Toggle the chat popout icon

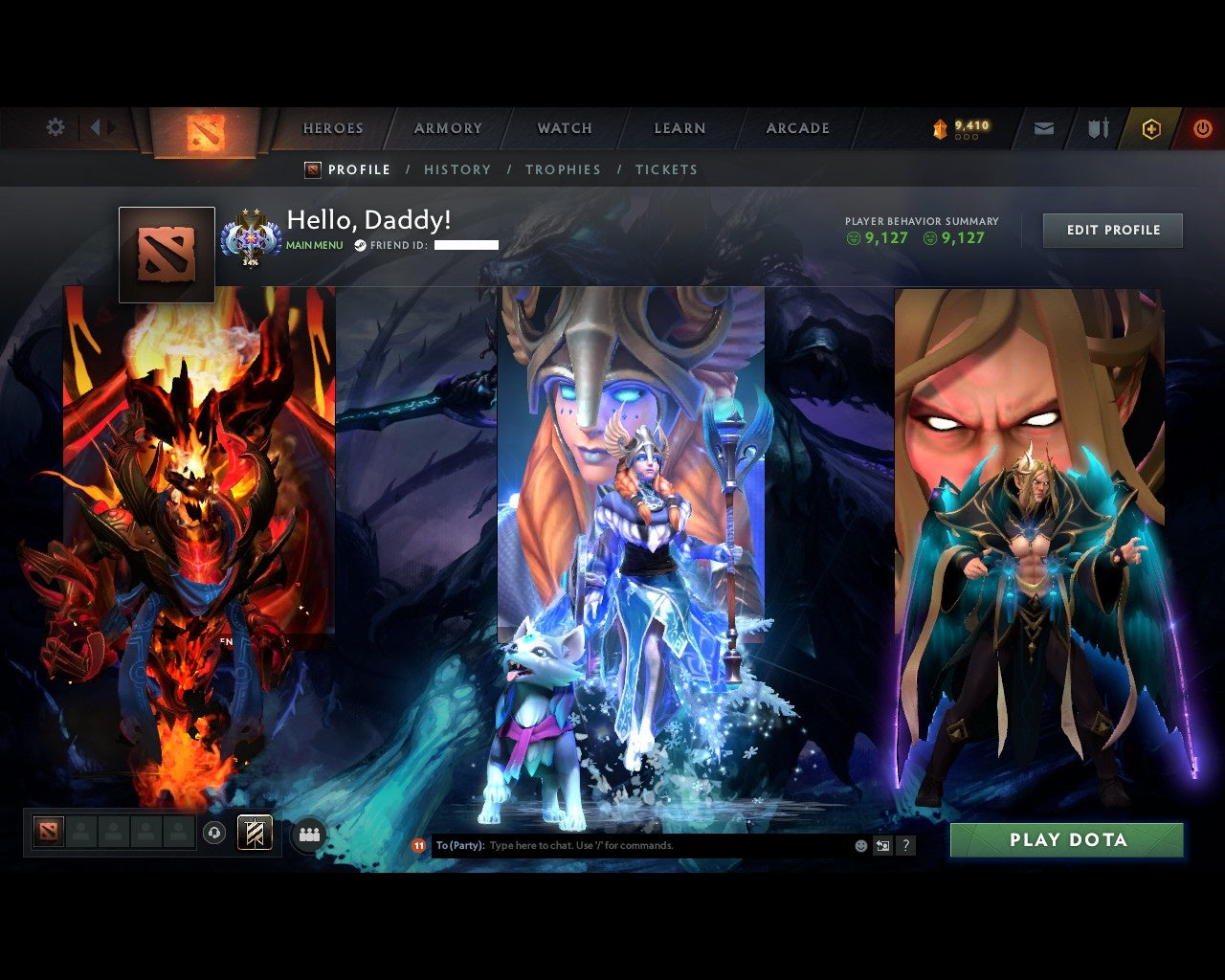click(x=881, y=845)
